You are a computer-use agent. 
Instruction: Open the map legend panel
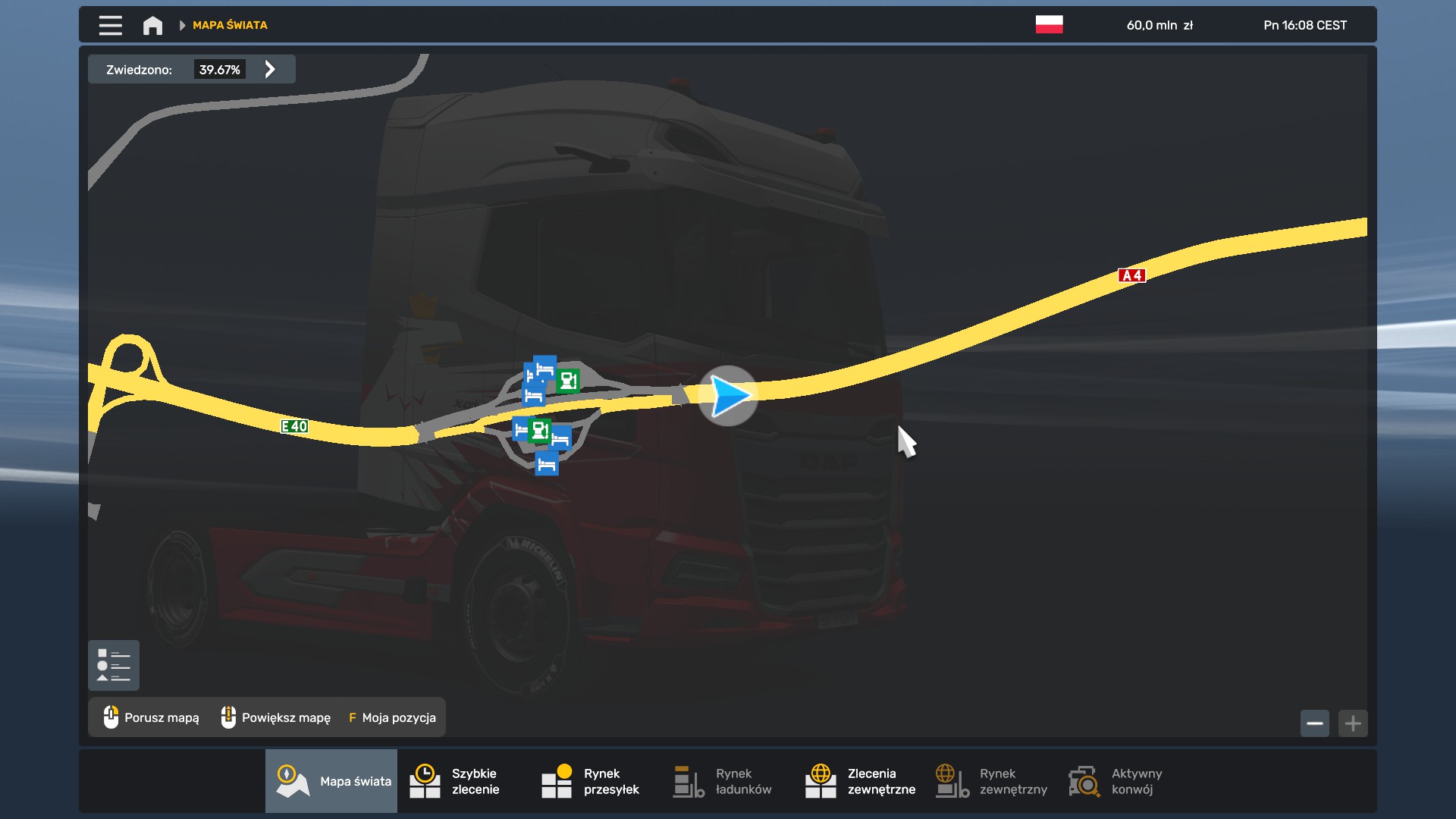(x=114, y=665)
